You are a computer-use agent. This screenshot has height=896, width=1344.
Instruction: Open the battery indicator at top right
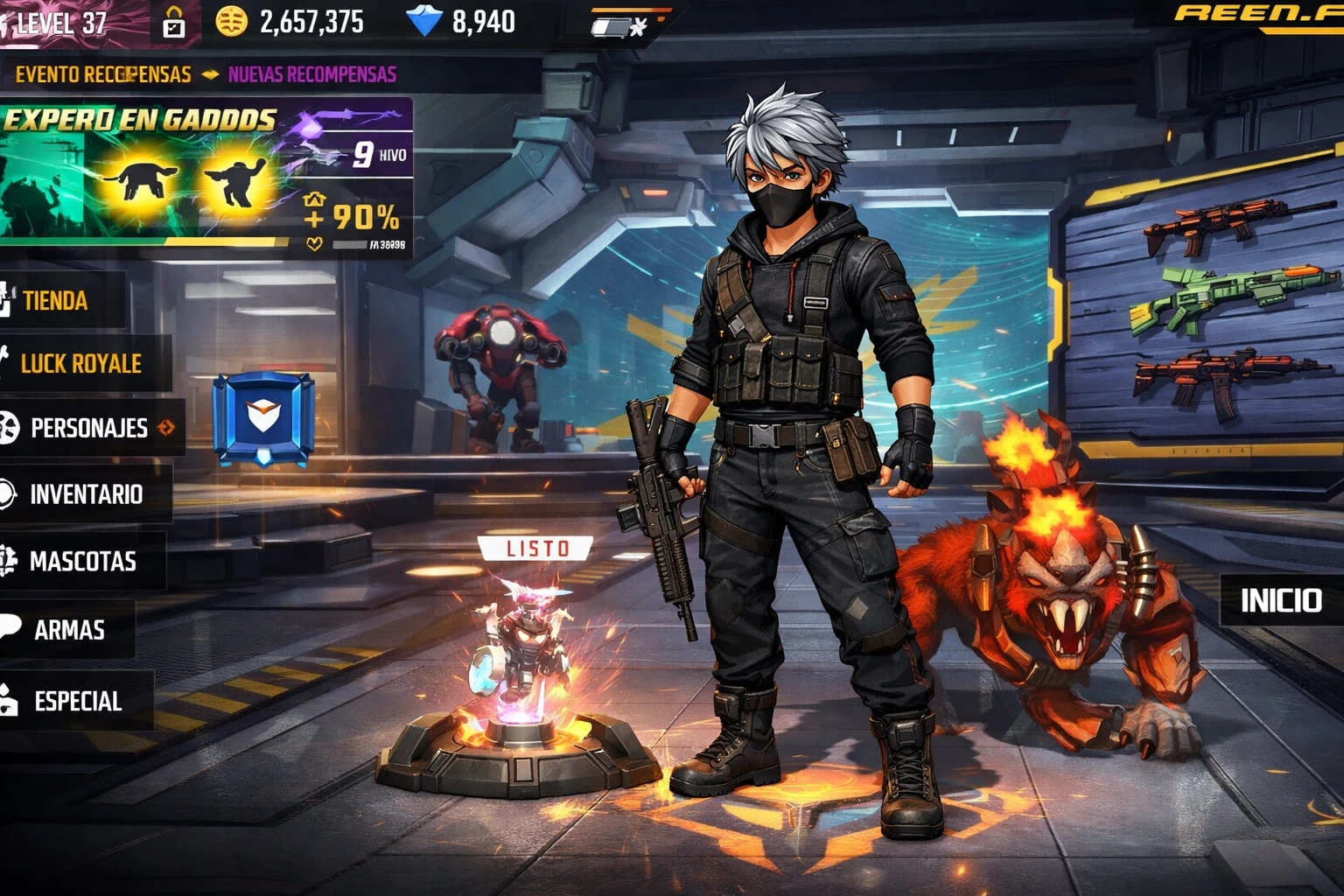pyautogui.click(x=612, y=26)
